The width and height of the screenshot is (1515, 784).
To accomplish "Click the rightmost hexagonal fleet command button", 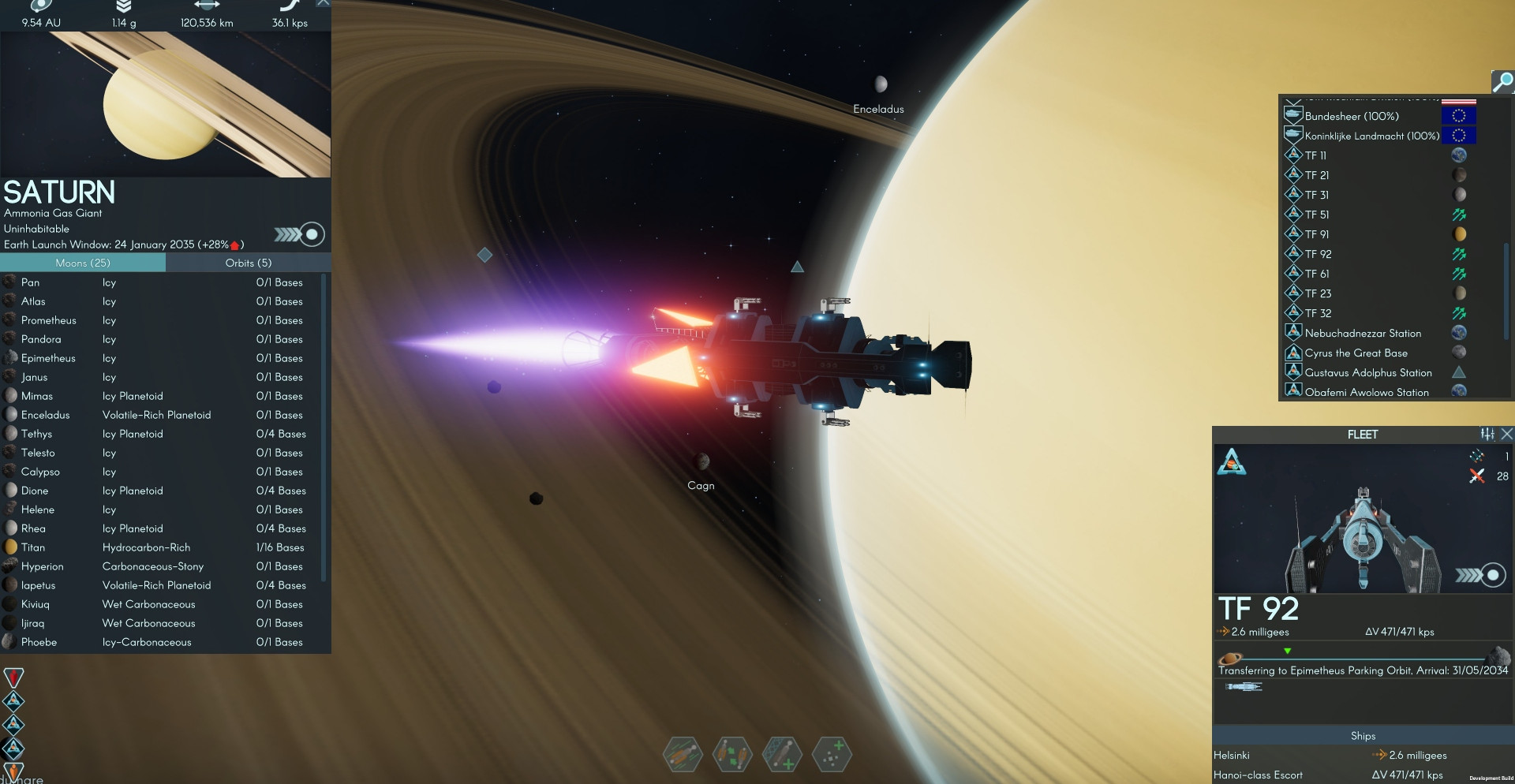I will [x=832, y=755].
